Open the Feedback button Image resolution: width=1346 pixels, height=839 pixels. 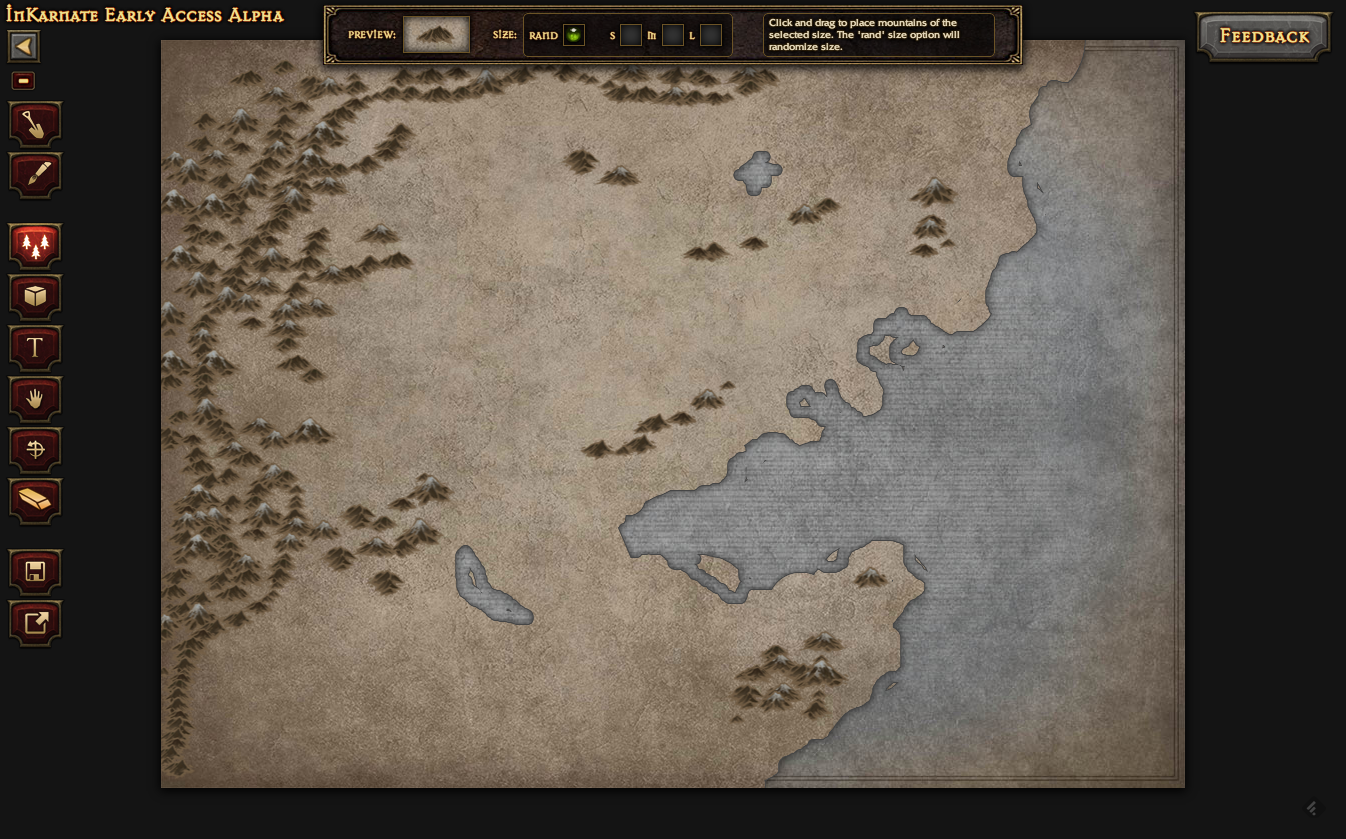point(1264,37)
